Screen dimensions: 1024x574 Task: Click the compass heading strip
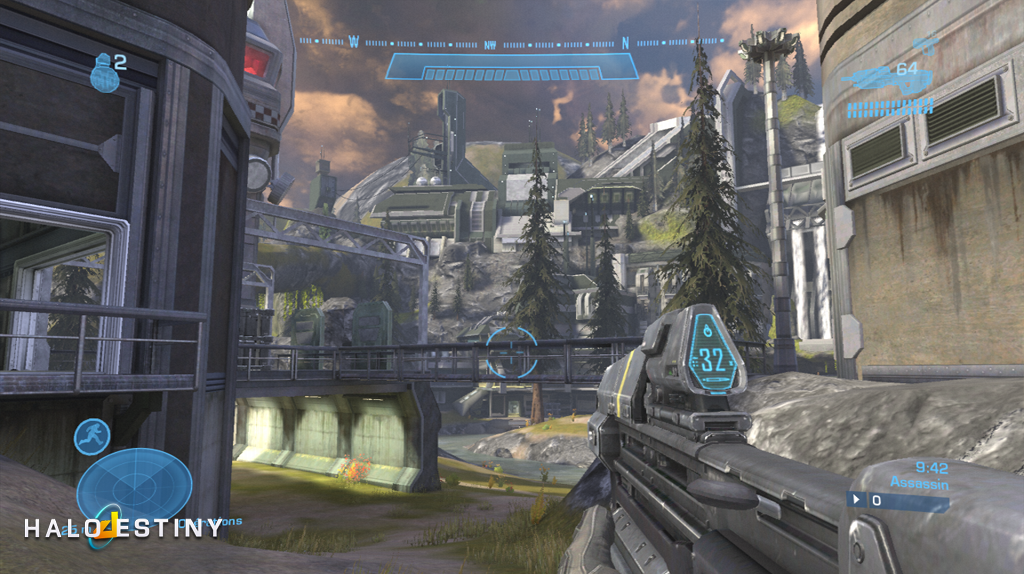pos(512,43)
